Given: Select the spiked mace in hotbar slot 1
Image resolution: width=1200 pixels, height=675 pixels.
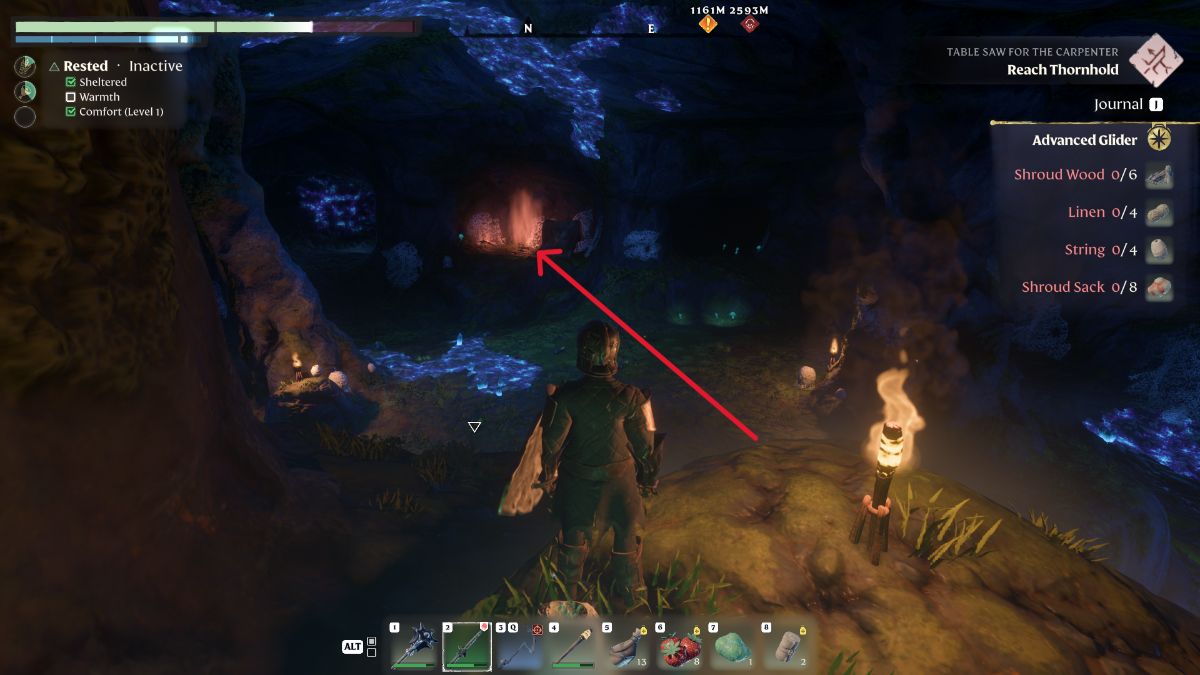Looking at the screenshot, I should [x=412, y=646].
